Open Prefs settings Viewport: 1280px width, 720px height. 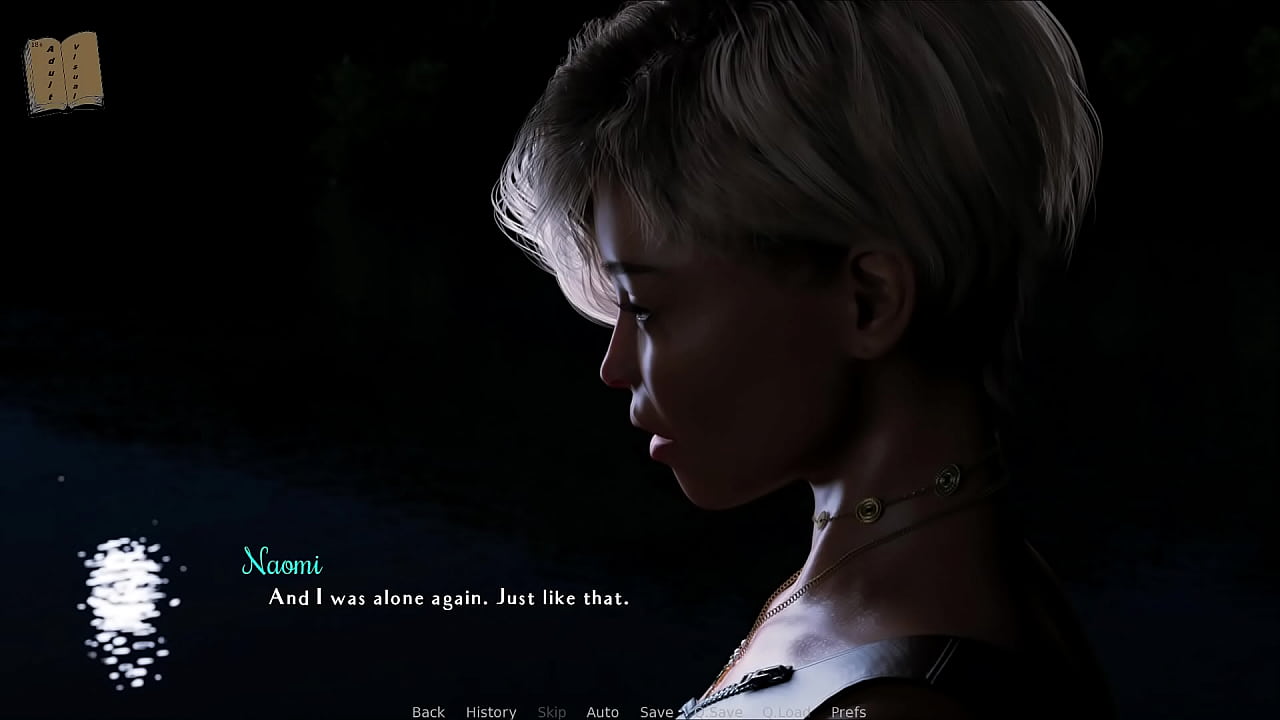pos(848,712)
